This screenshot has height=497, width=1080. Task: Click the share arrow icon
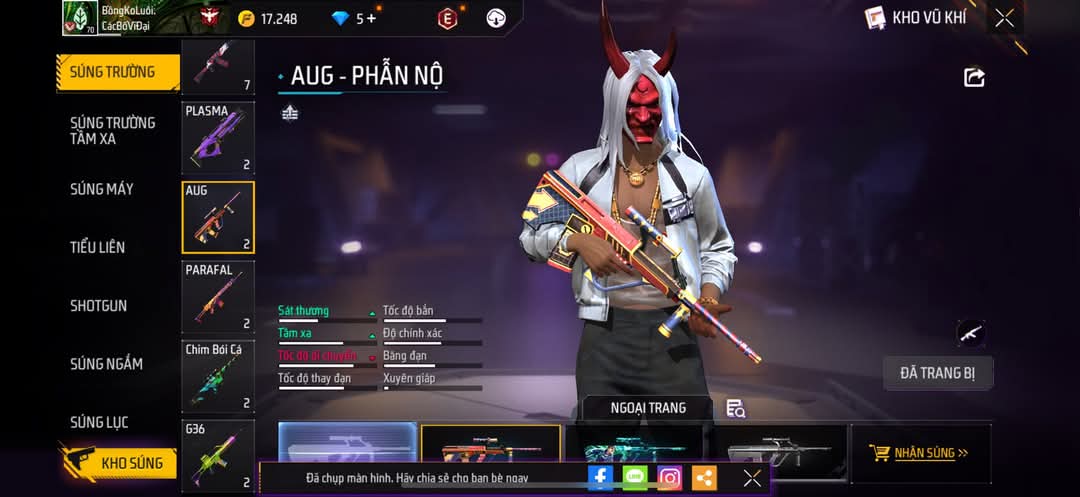pyautogui.click(x=974, y=77)
